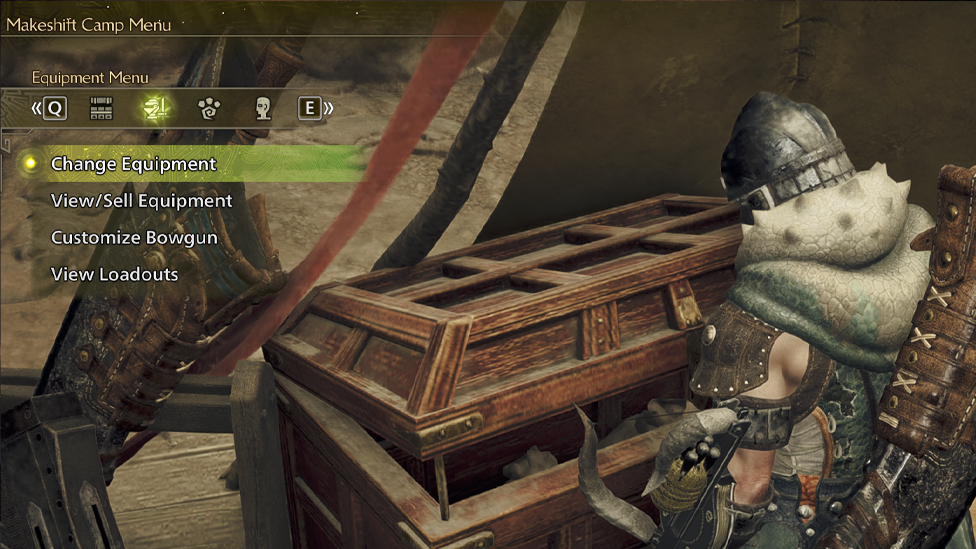Select Change Equipment option

133,164
